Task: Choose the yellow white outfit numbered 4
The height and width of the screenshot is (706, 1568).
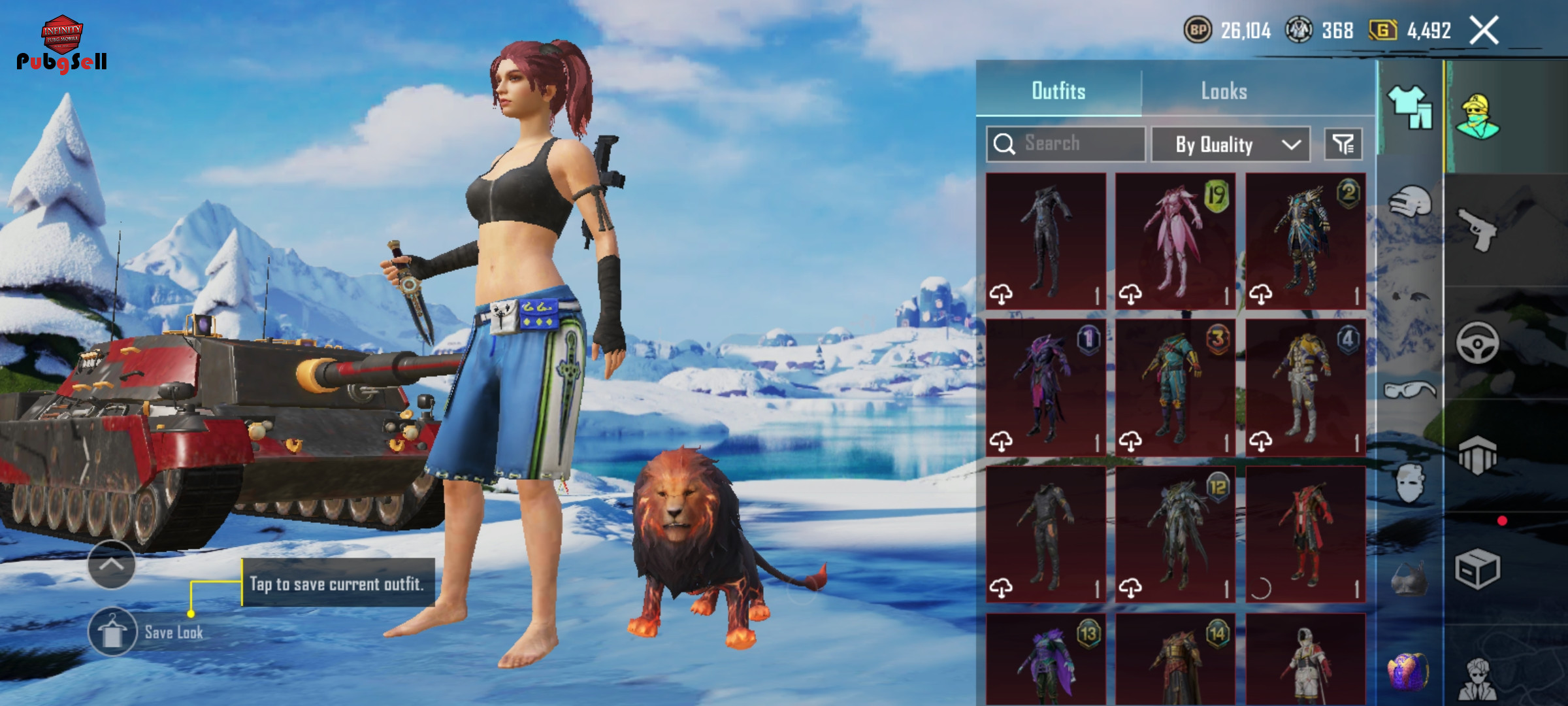Action: tap(1305, 388)
